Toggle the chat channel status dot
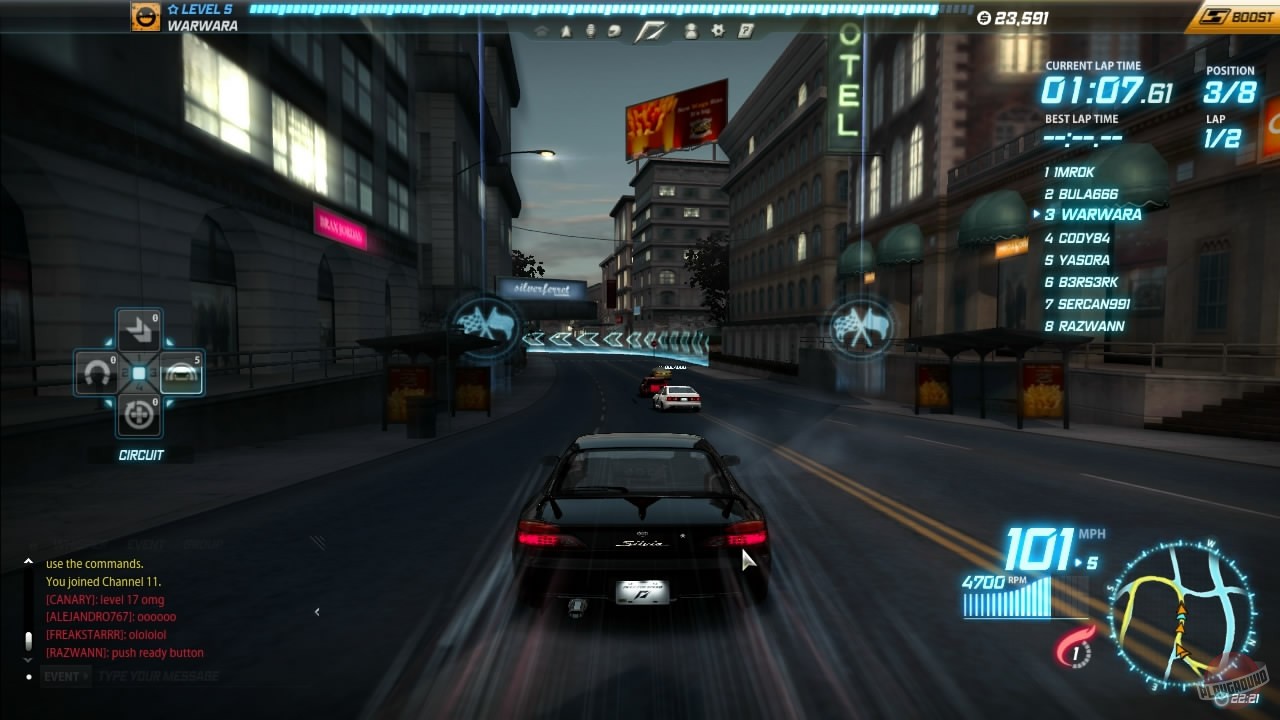 pyautogui.click(x=28, y=676)
